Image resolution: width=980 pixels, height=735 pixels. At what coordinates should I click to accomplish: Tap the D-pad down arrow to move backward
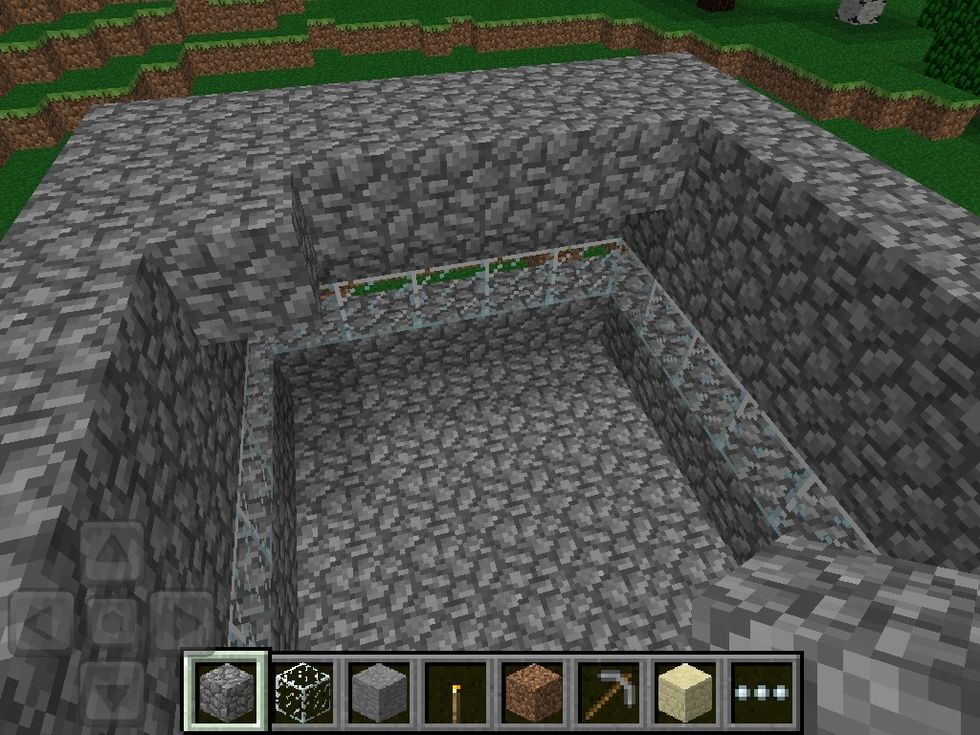coord(112,690)
